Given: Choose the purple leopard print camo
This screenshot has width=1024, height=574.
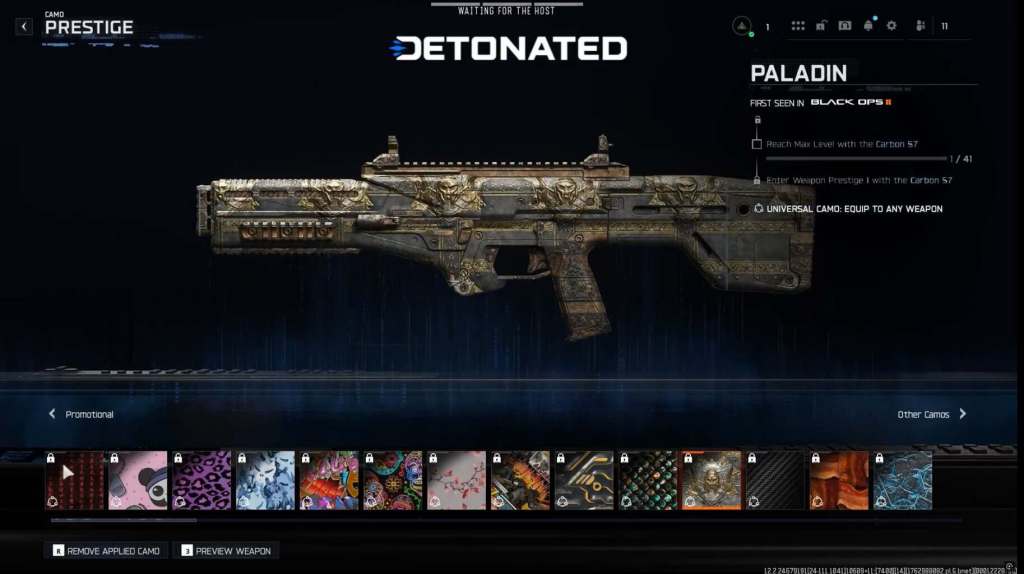Looking at the screenshot, I should tap(202, 480).
